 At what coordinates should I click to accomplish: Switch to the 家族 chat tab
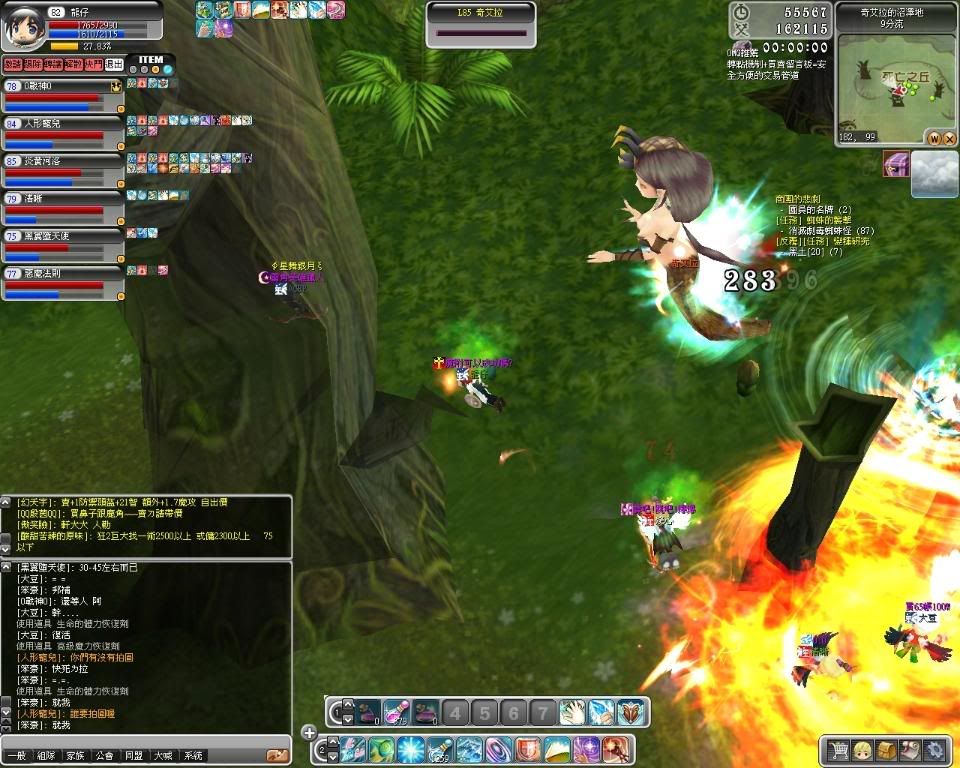(76, 756)
